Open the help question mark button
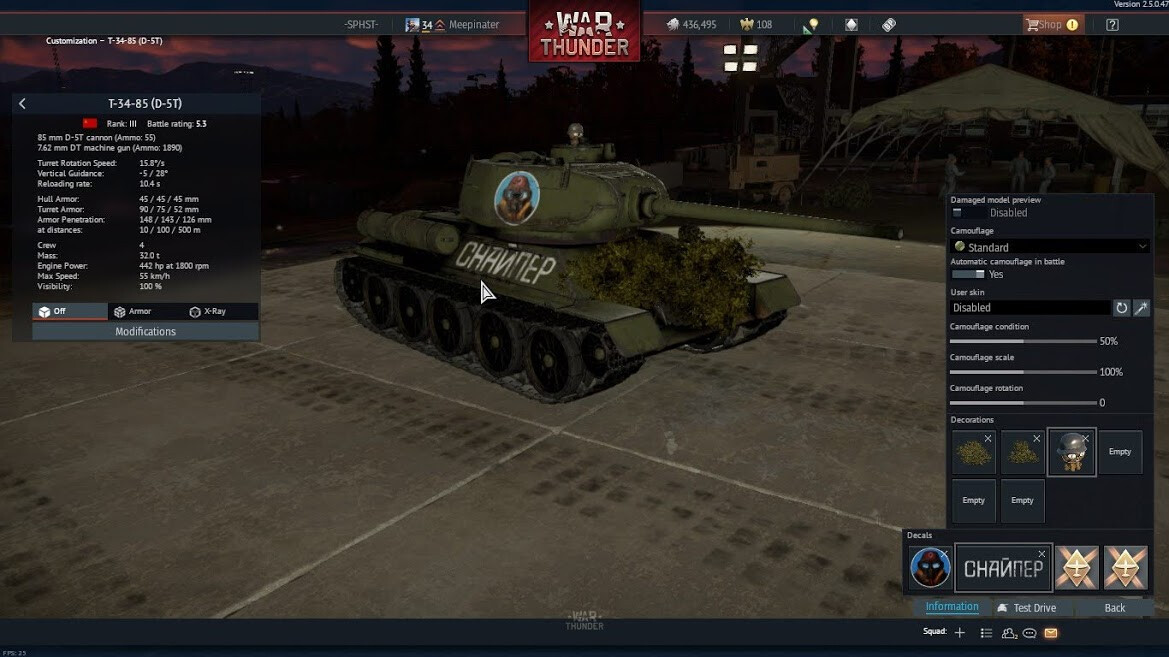 (x=1112, y=25)
